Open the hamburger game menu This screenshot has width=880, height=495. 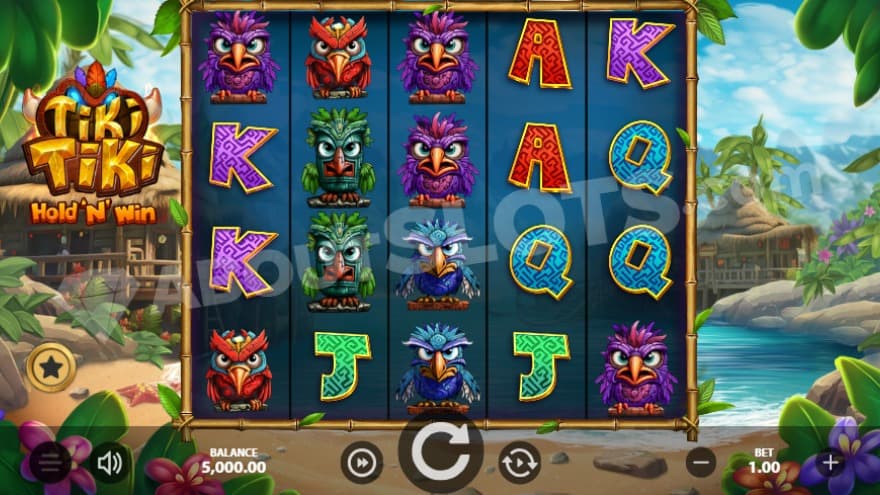(x=49, y=462)
